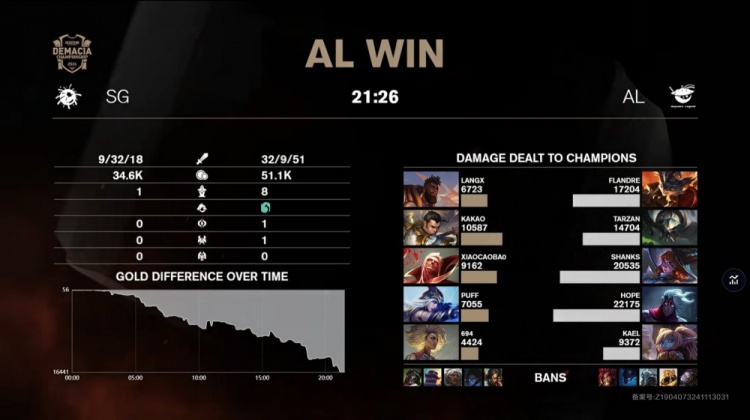This screenshot has width=750, height=420.
Task: Open the chart stats overlay button
Action: [732, 281]
